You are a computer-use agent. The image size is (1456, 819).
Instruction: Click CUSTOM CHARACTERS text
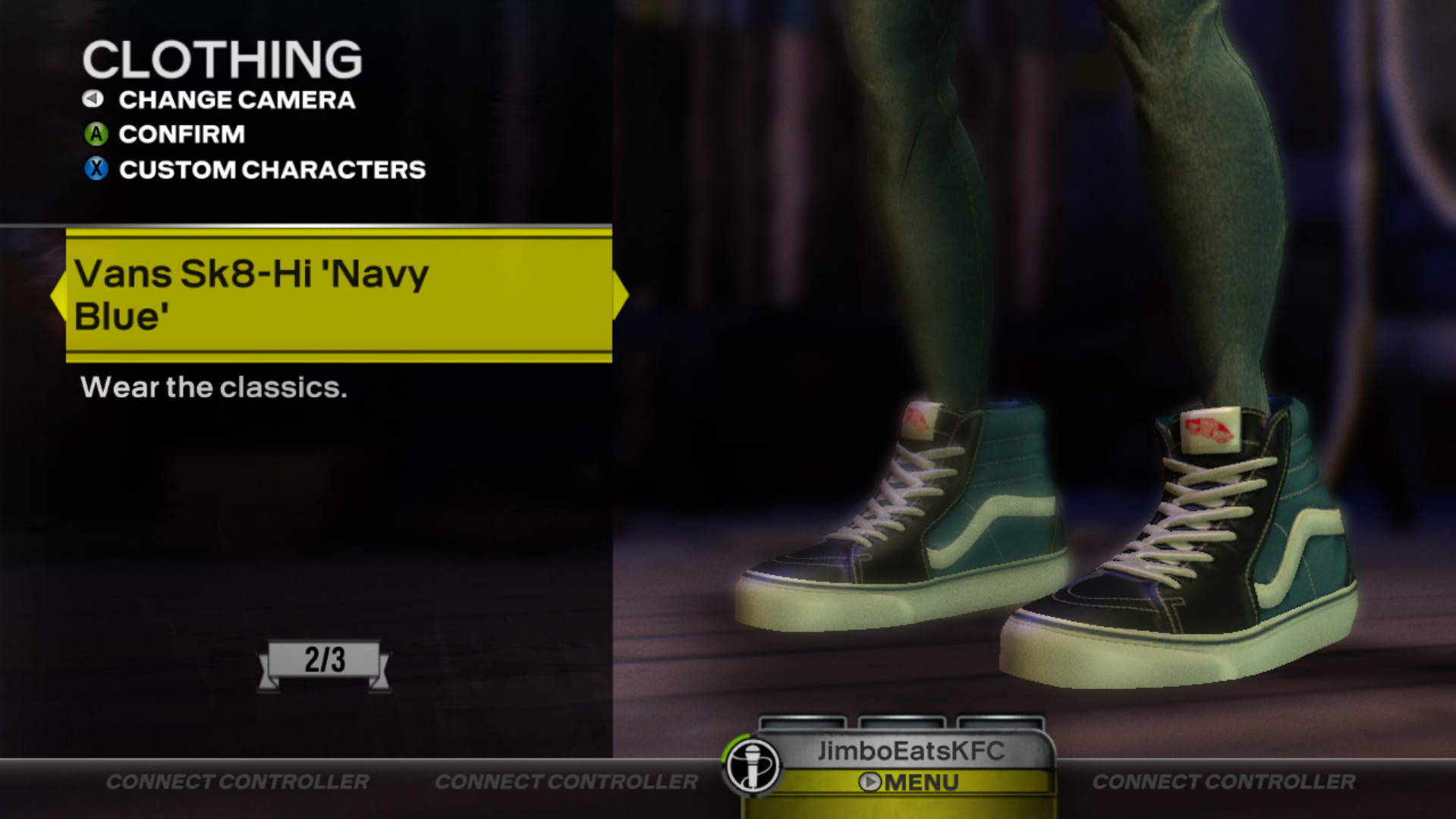pos(271,169)
